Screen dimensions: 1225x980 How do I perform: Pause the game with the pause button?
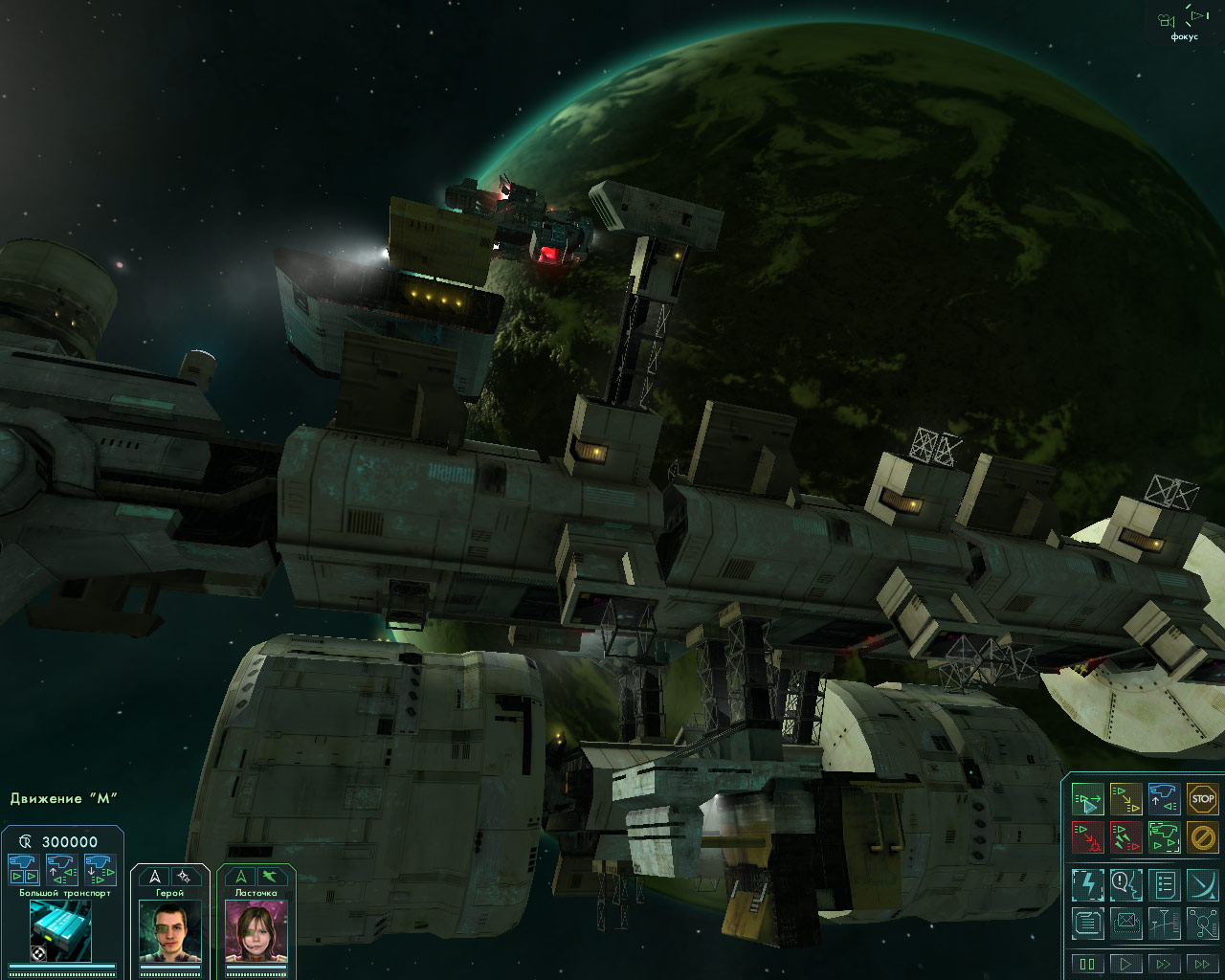[x=1088, y=964]
